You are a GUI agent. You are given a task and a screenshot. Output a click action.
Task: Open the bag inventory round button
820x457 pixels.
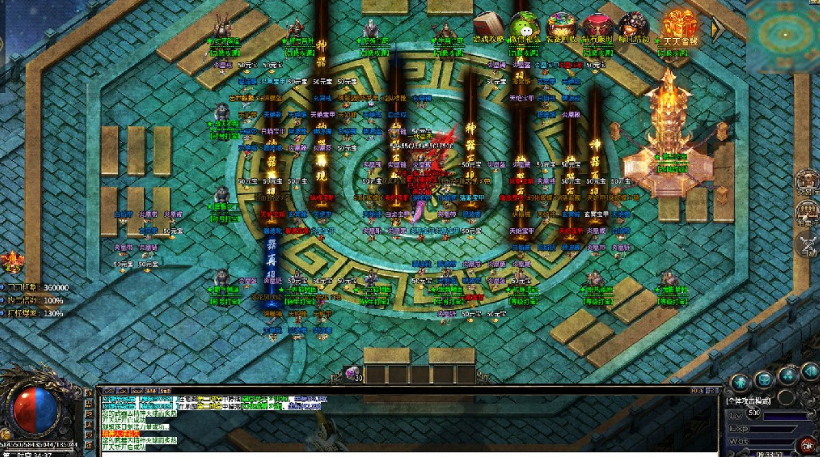[763, 379]
